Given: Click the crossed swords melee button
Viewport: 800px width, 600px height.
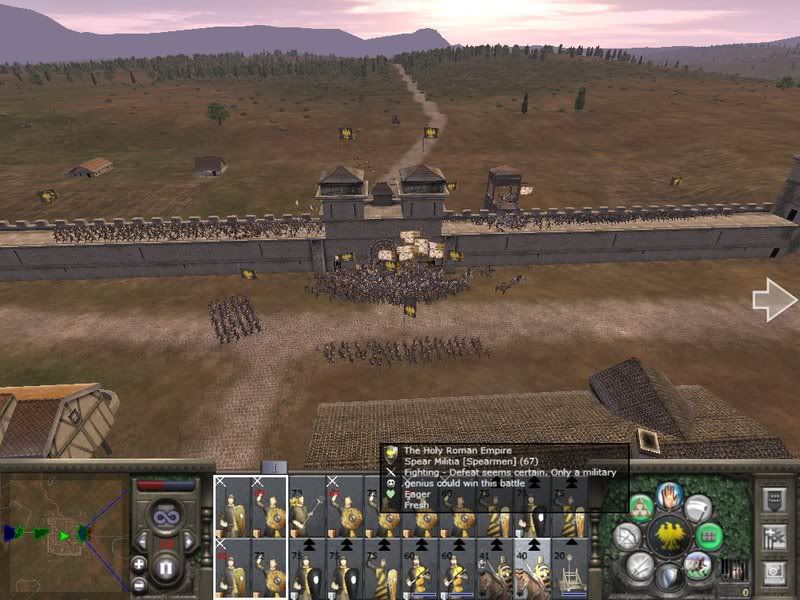Looking at the screenshot, I should pyautogui.click(x=641, y=566).
